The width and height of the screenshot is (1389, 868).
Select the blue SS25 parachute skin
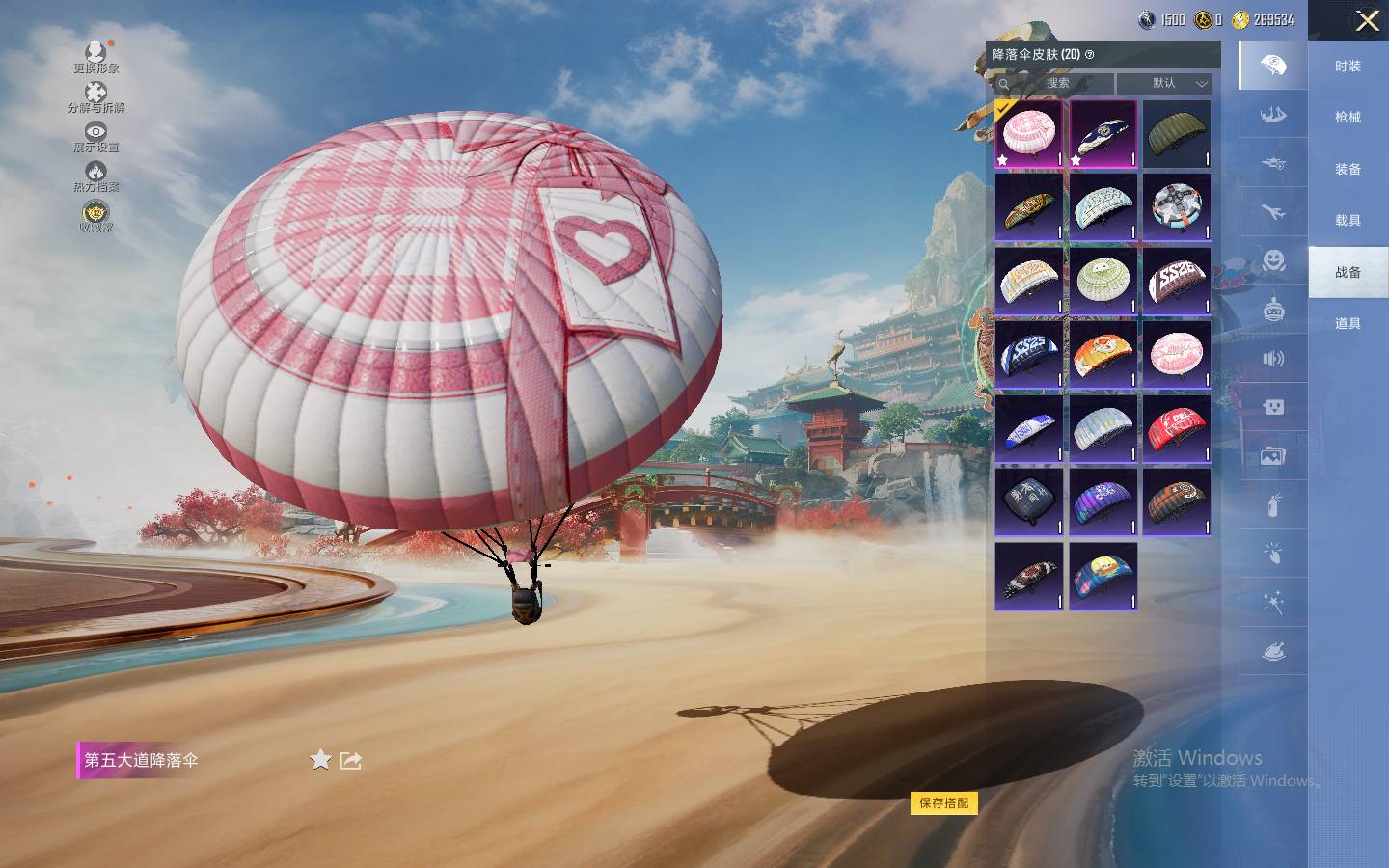pos(1029,354)
